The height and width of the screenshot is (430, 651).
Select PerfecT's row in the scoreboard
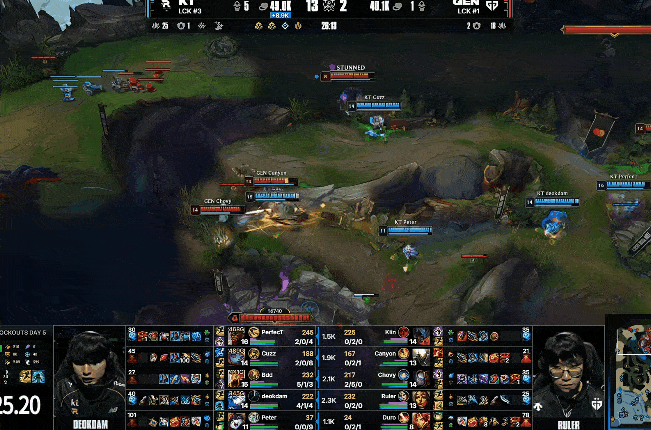click(x=270, y=335)
